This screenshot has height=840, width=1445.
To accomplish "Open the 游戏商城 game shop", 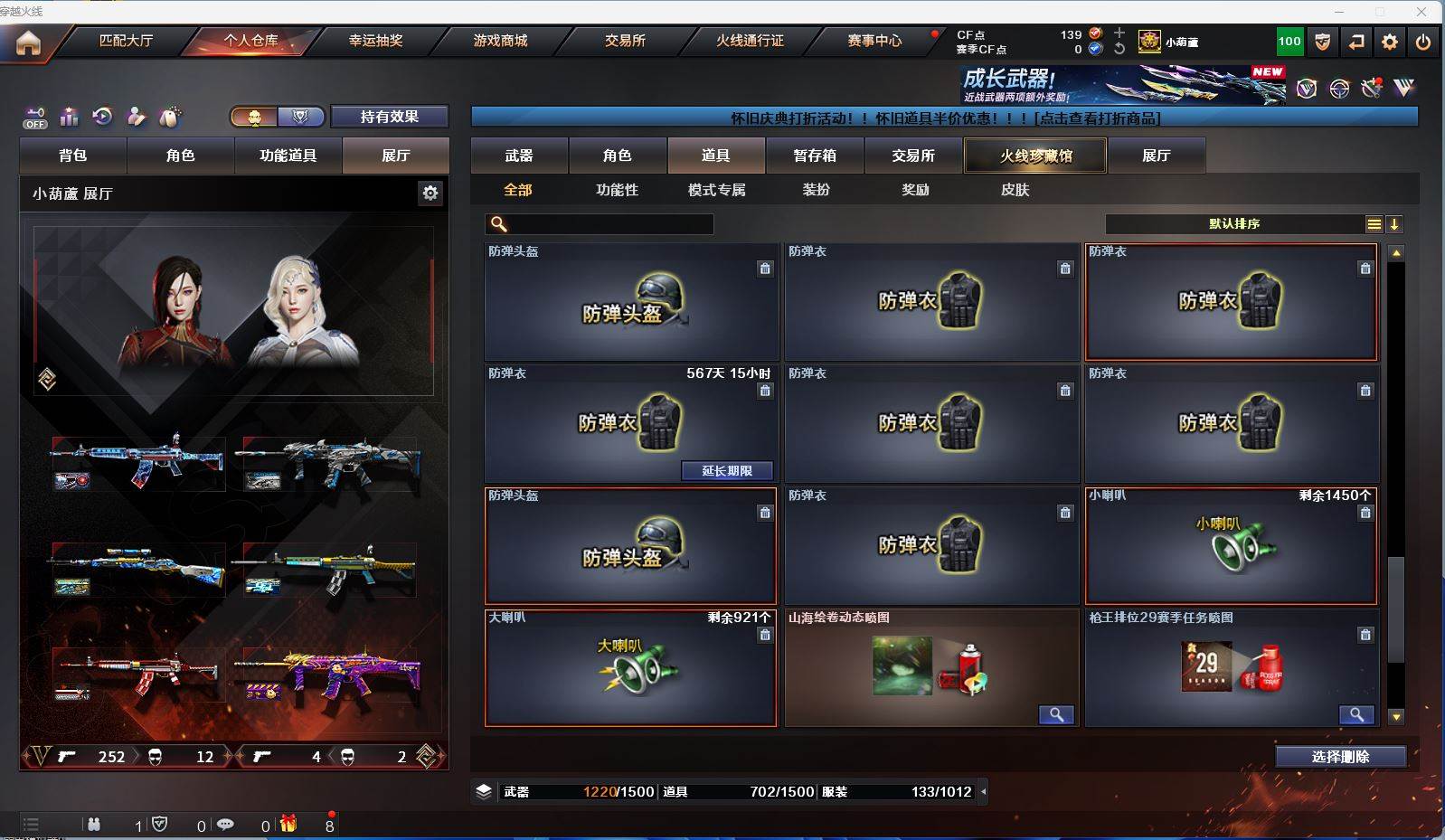I will 500,41.
